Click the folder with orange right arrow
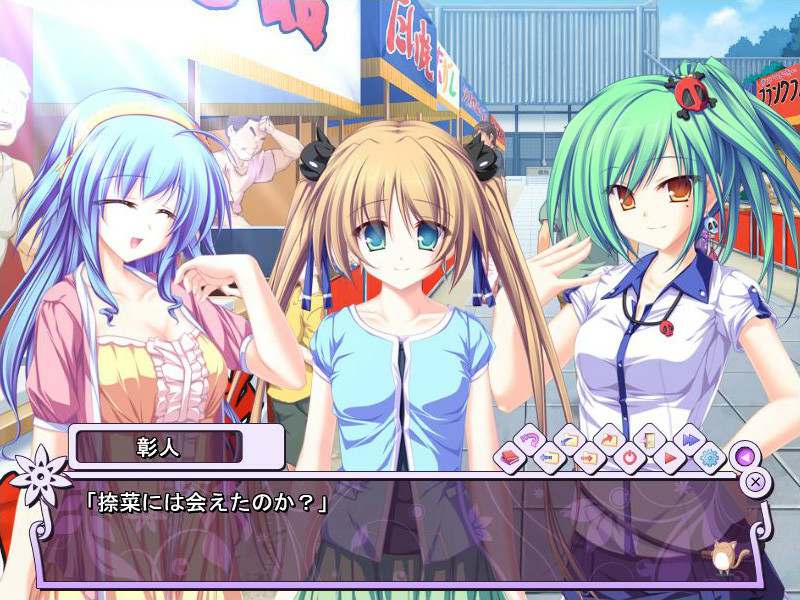 pyautogui.click(x=590, y=458)
